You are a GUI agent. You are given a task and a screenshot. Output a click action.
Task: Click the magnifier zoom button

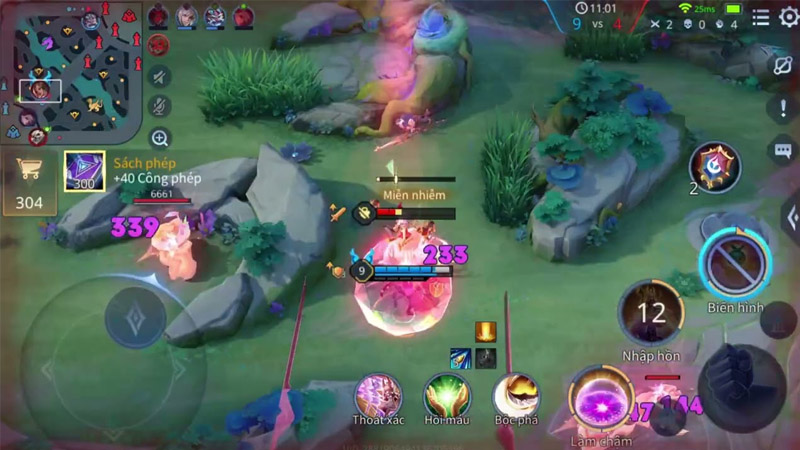pos(159,138)
